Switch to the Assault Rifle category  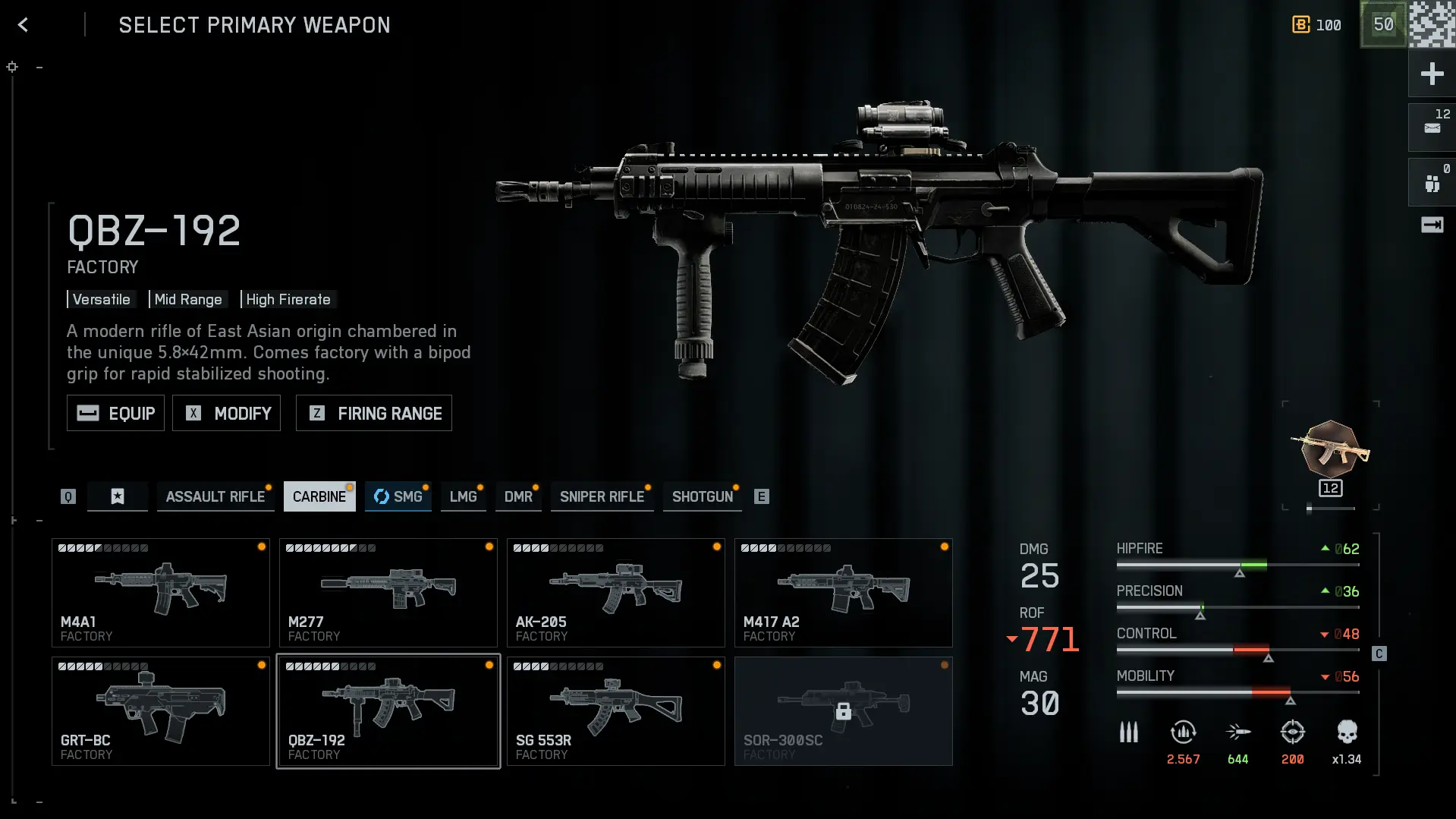pyautogui.click(x=215, y=496)
